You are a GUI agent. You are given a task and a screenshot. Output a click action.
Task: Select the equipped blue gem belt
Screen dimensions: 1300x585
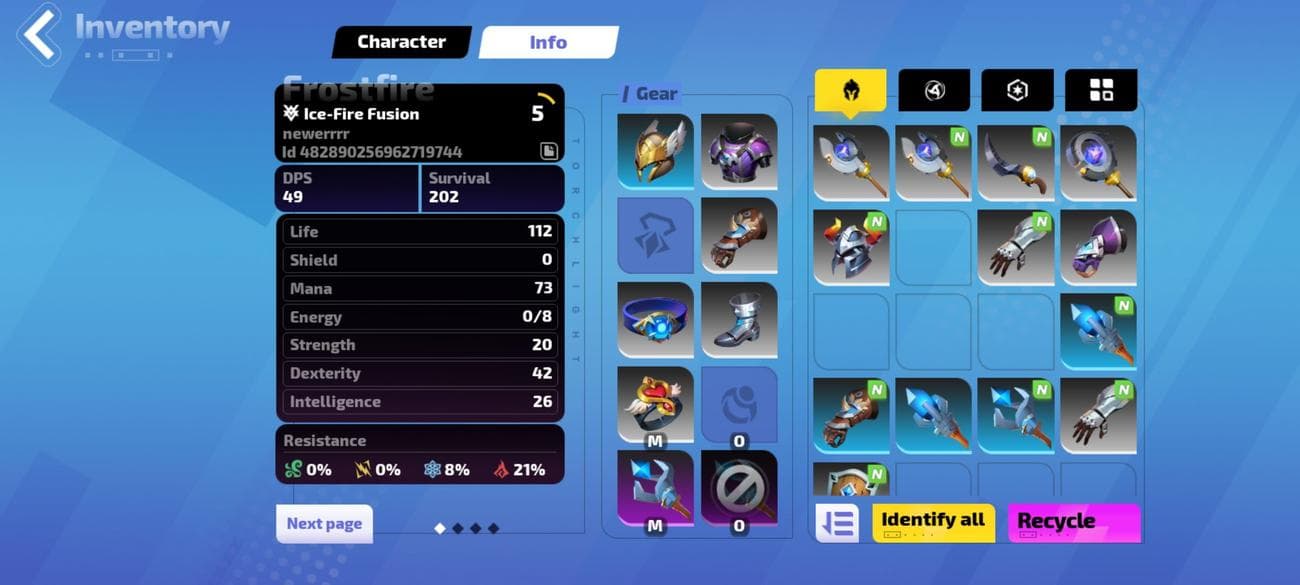pos(655,319)
